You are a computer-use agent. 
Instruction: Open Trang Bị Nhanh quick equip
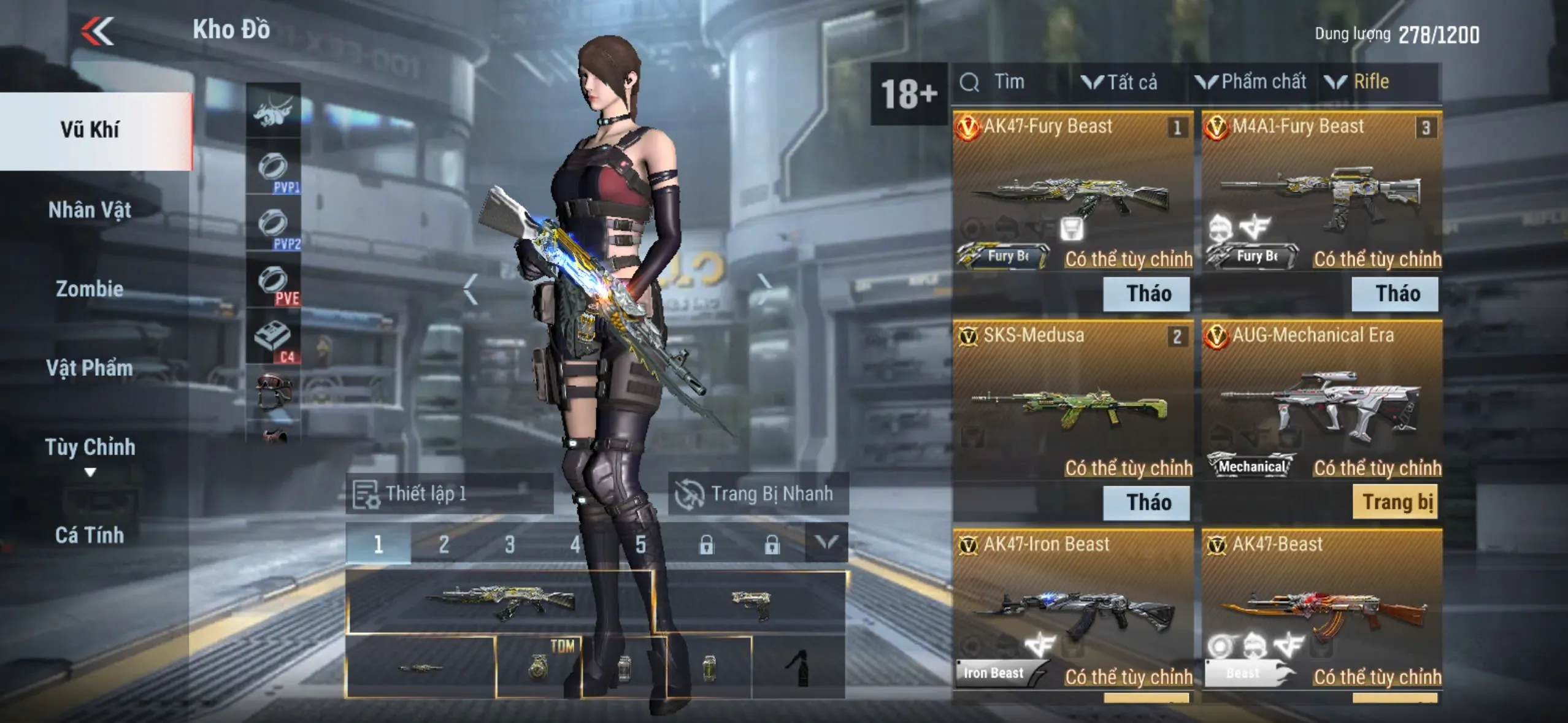pyautogui.click(x=758, y=494)
